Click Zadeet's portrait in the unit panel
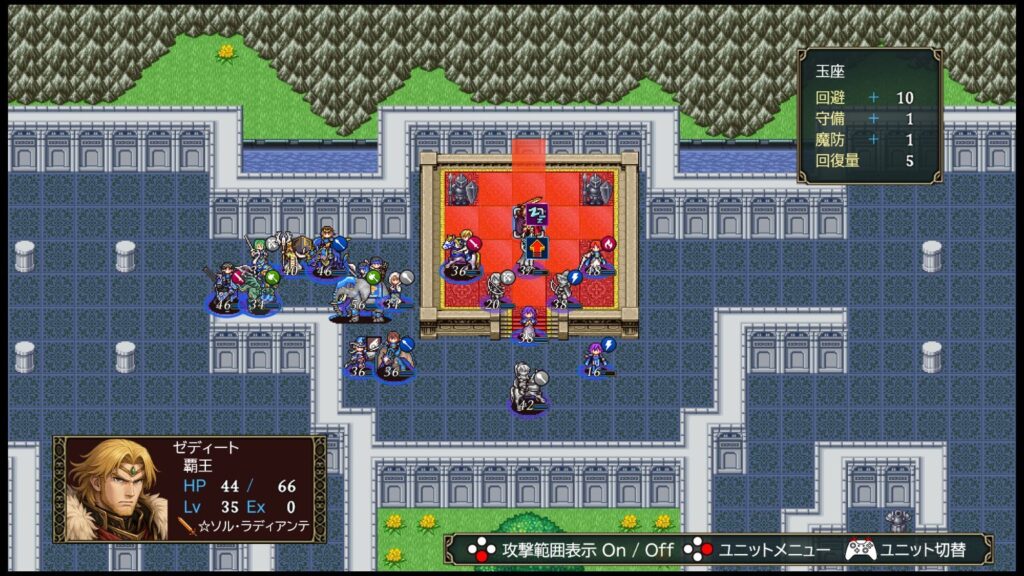Screen dimensions: 1024x576 [111, 489]
